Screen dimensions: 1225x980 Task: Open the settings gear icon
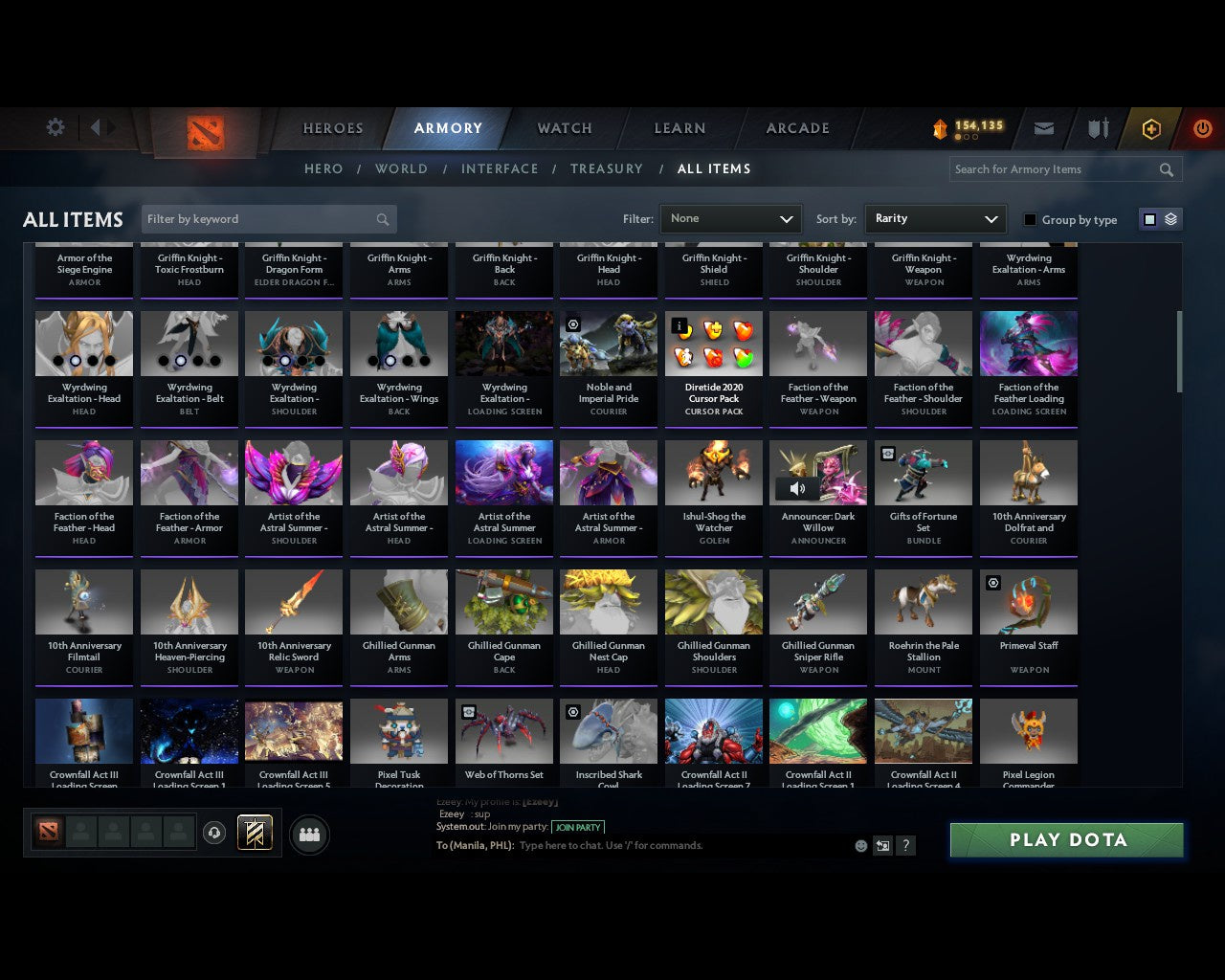tap(56, 127)
